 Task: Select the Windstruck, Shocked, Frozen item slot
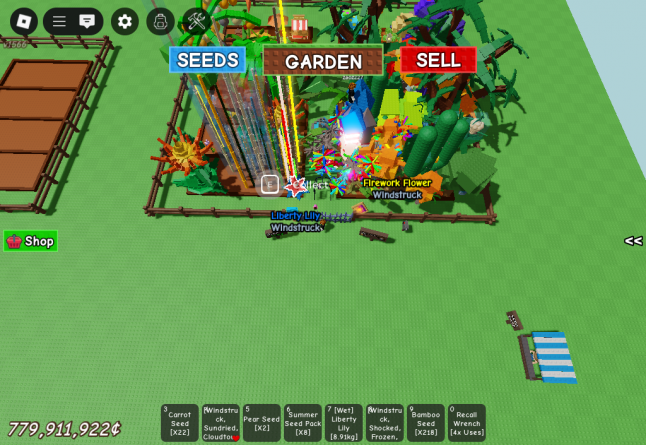click(385, 423)
